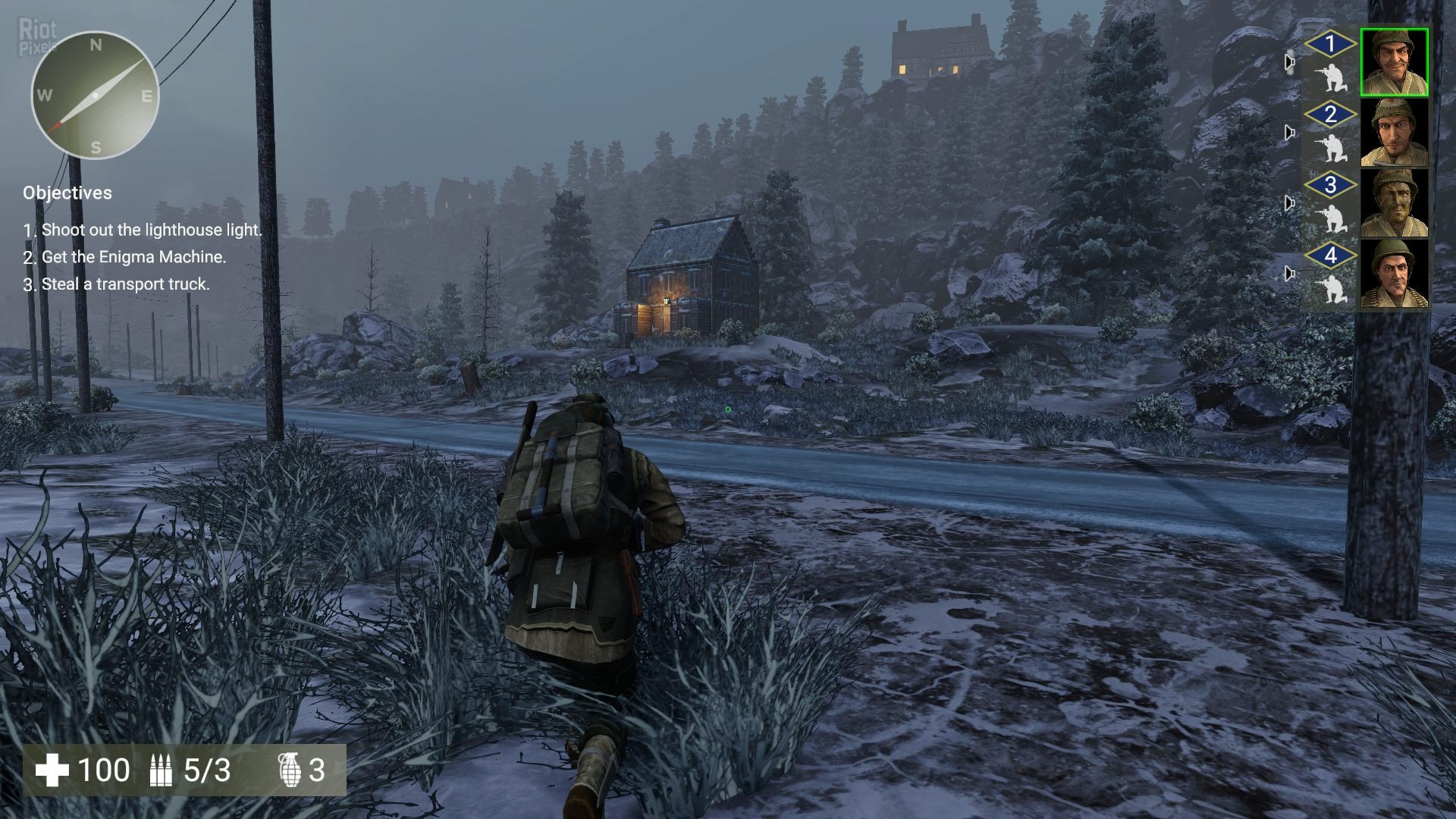
Task: Click squad member 4 kneeling stance icon
Action: 1331,290
